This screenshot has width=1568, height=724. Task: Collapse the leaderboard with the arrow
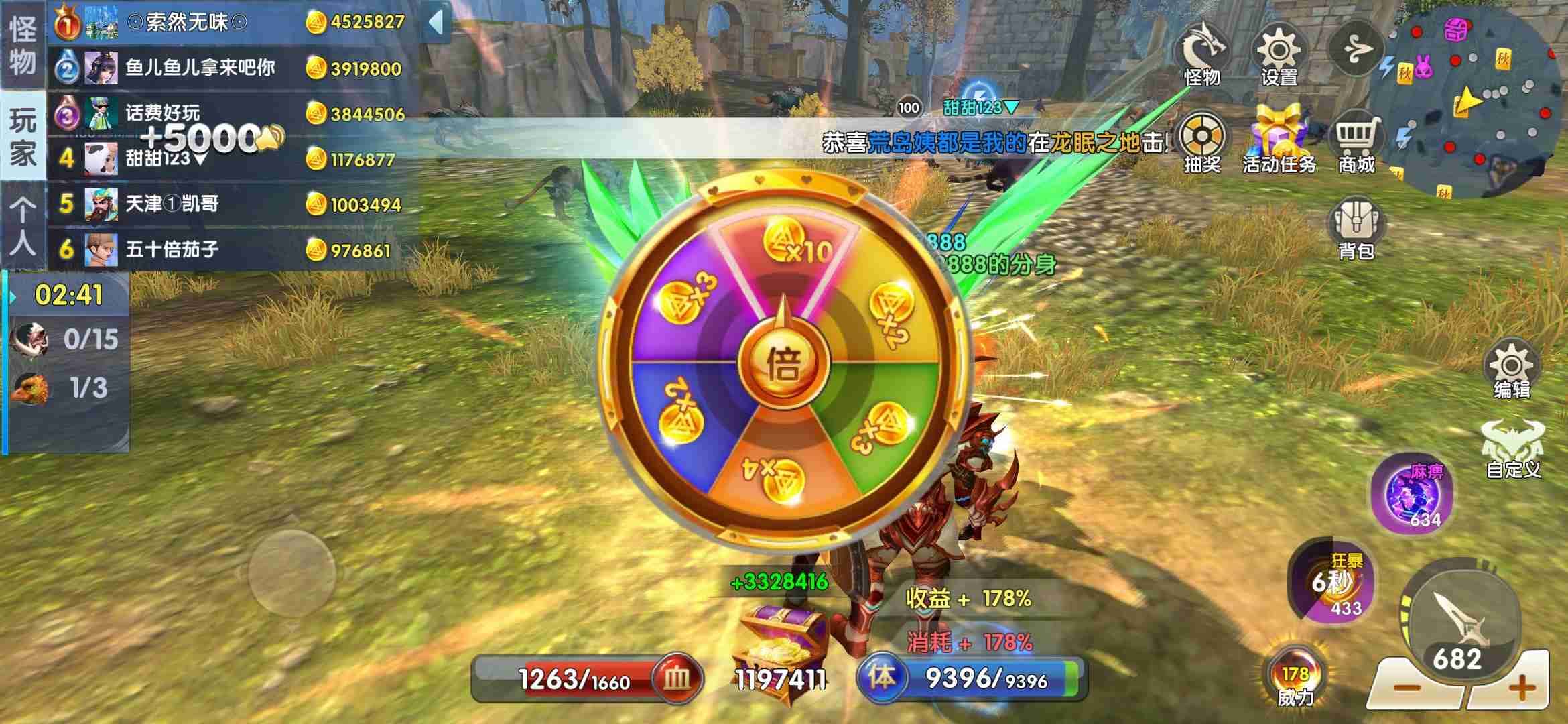(436, 22)
